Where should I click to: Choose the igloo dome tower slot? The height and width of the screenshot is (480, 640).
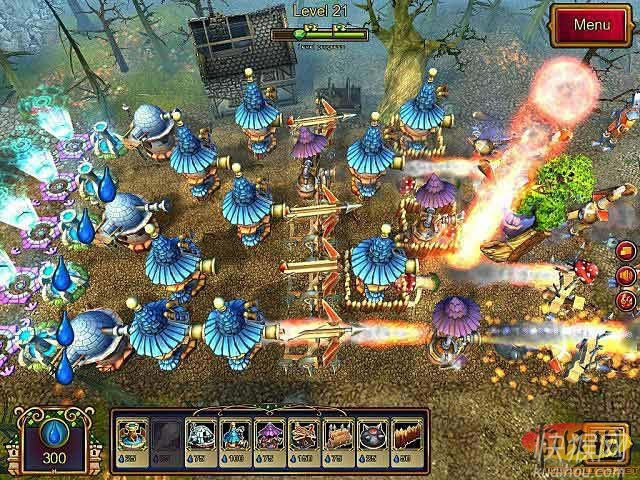[x=199, y=439]
